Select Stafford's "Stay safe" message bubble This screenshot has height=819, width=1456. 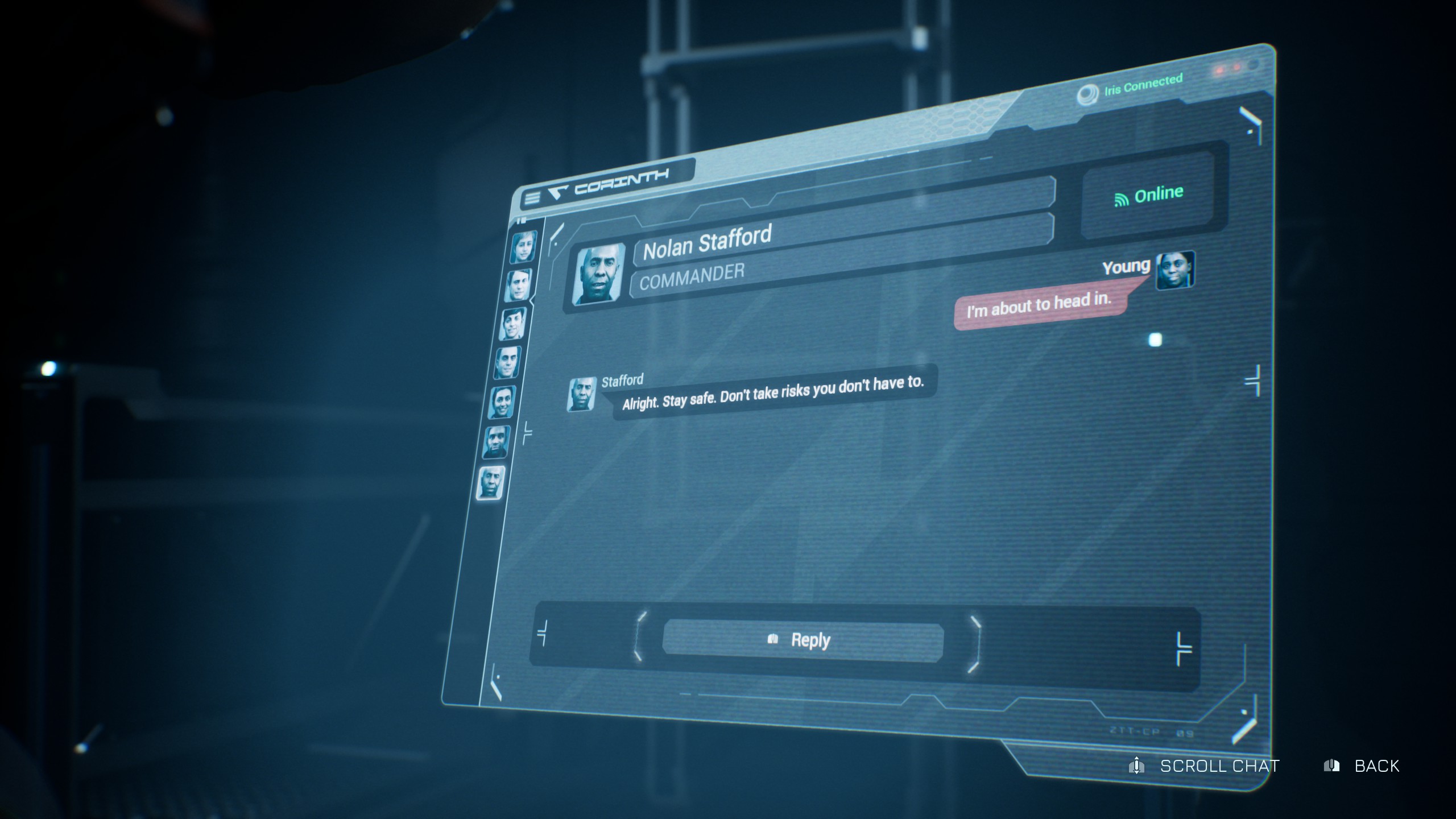click(x=772, y=392)
